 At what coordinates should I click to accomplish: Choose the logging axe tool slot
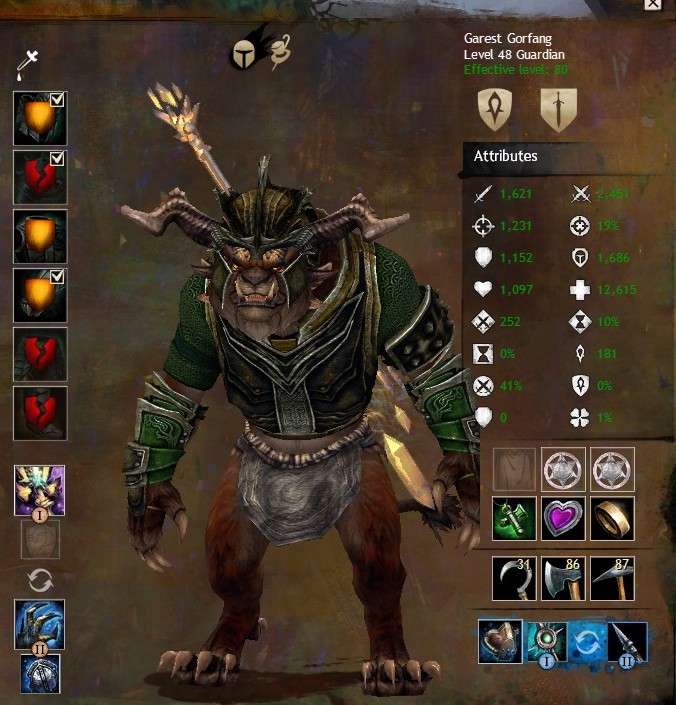(564, 579)
